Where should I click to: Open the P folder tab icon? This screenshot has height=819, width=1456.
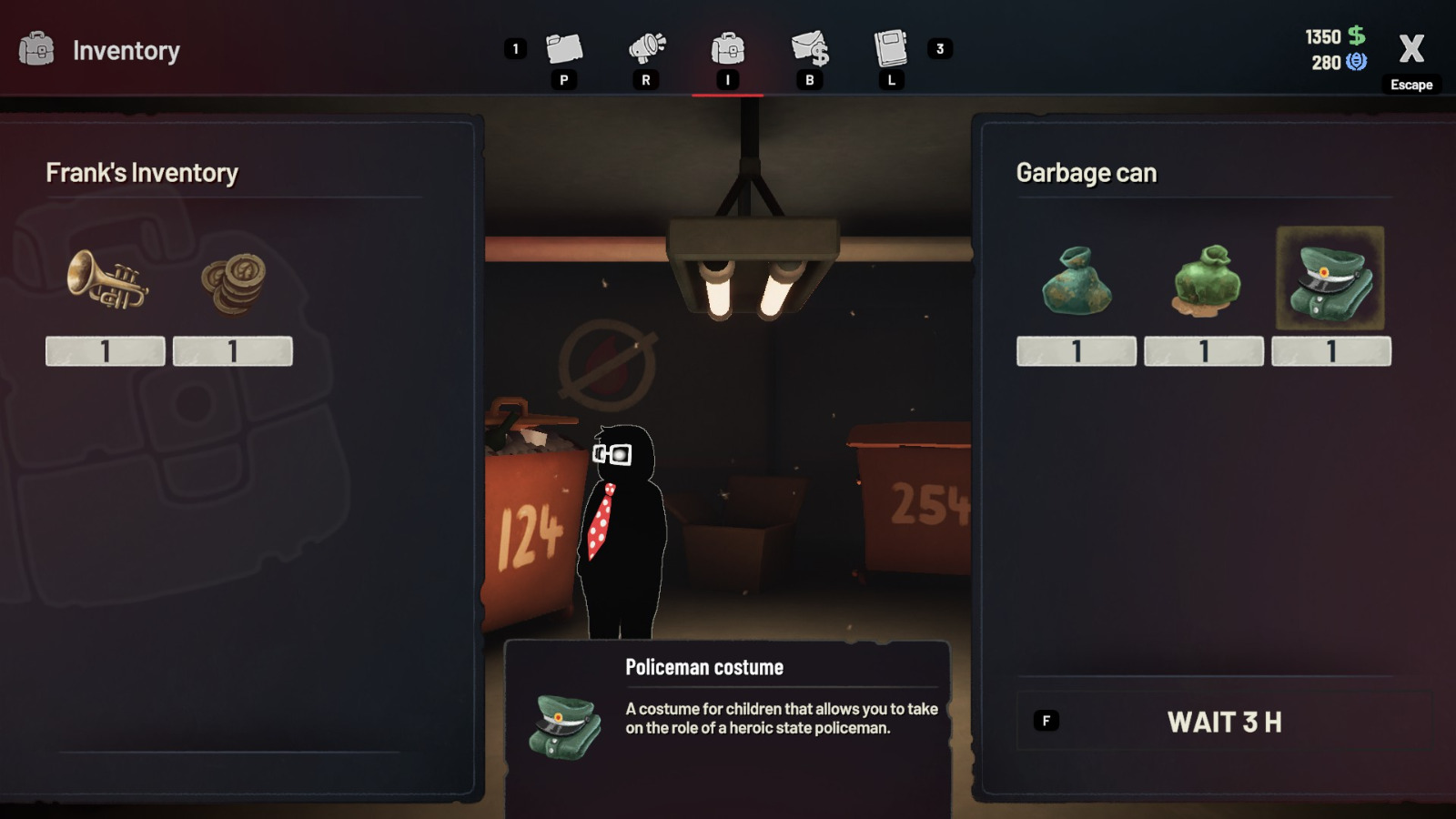click(564, 50)
